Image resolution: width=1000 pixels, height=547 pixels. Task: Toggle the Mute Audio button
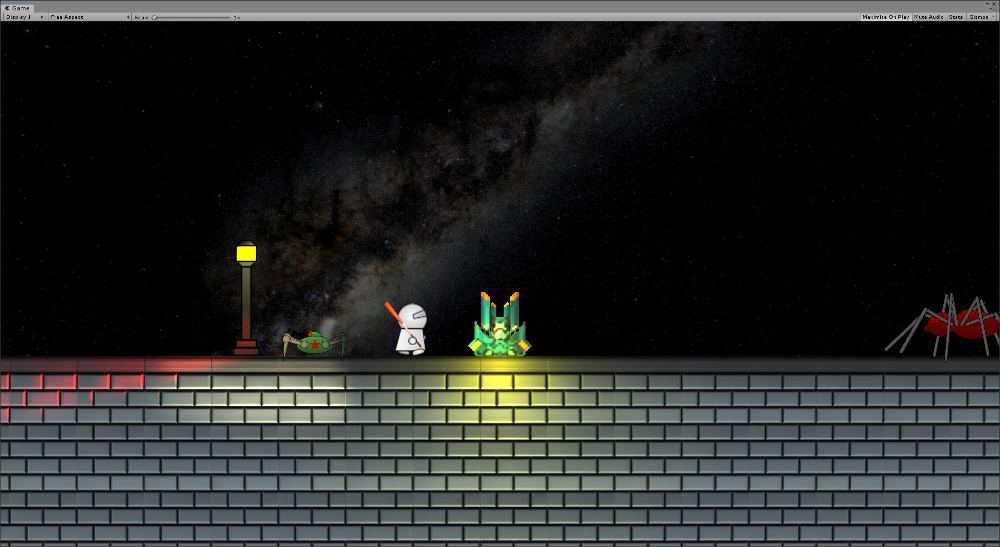click(928, 17)
